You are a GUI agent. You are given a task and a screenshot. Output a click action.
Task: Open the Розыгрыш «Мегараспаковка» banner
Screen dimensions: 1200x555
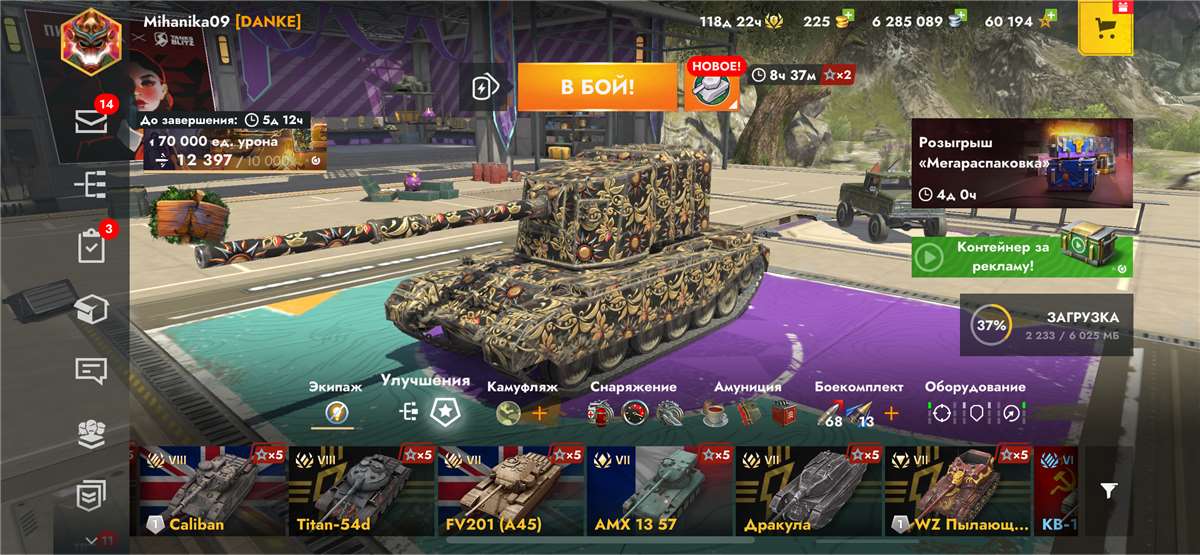click(1021, 163)
